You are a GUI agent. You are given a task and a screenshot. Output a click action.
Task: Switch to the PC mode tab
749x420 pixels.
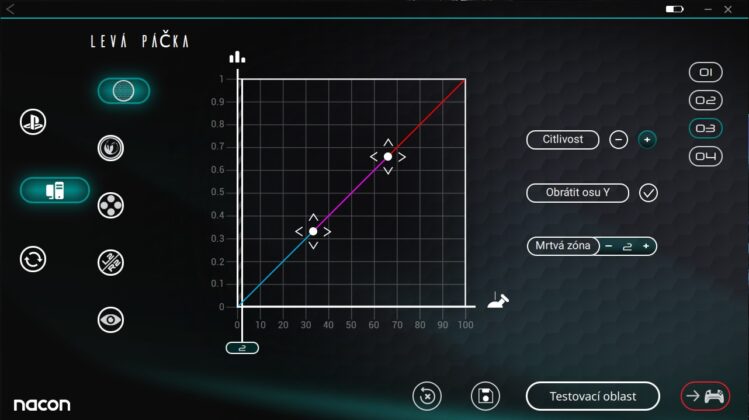click(x=55, y=190)
